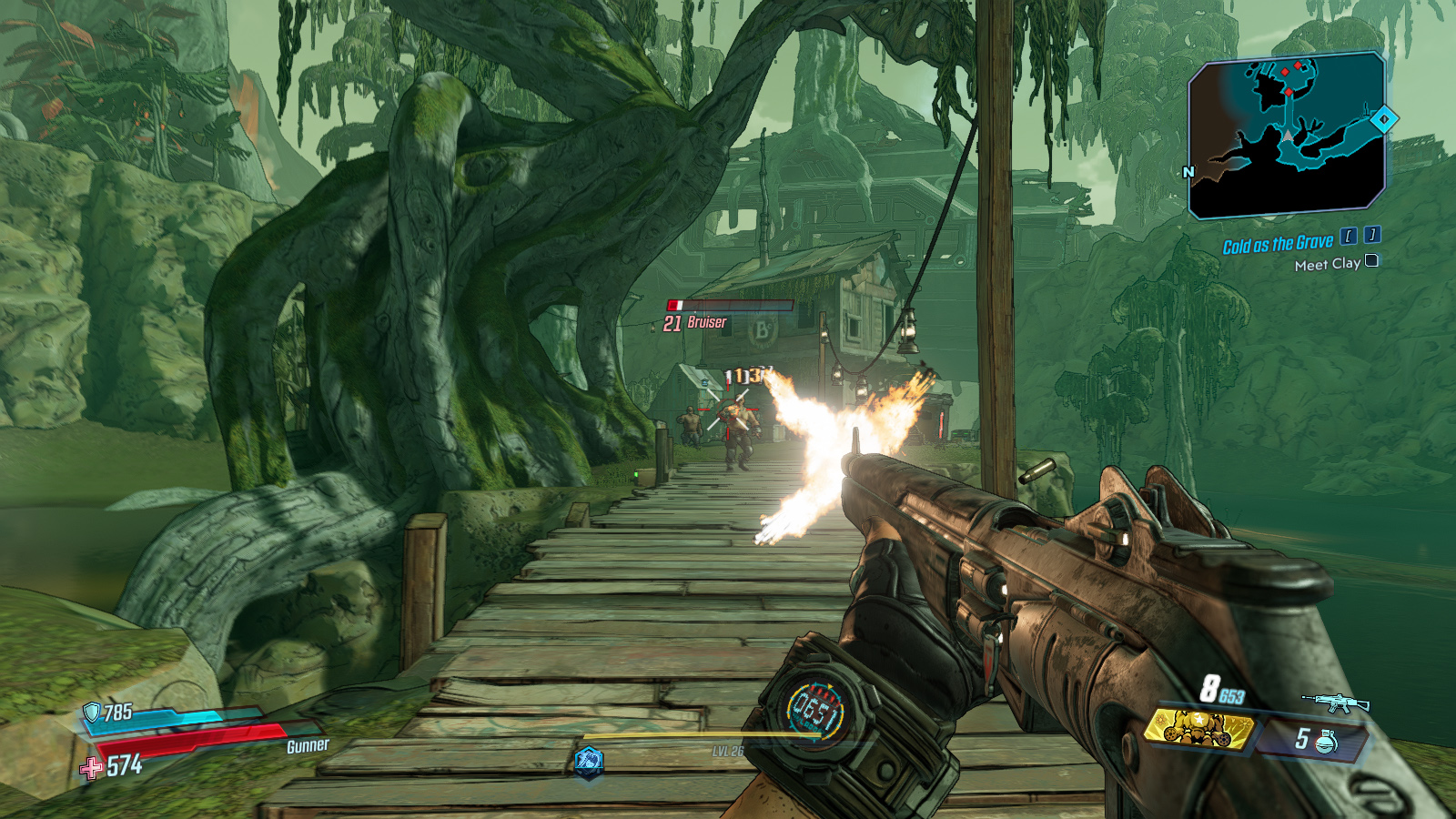Click the yellow ammo type badge
The width and height of the screenshot is (1456, 819).
1198,728
